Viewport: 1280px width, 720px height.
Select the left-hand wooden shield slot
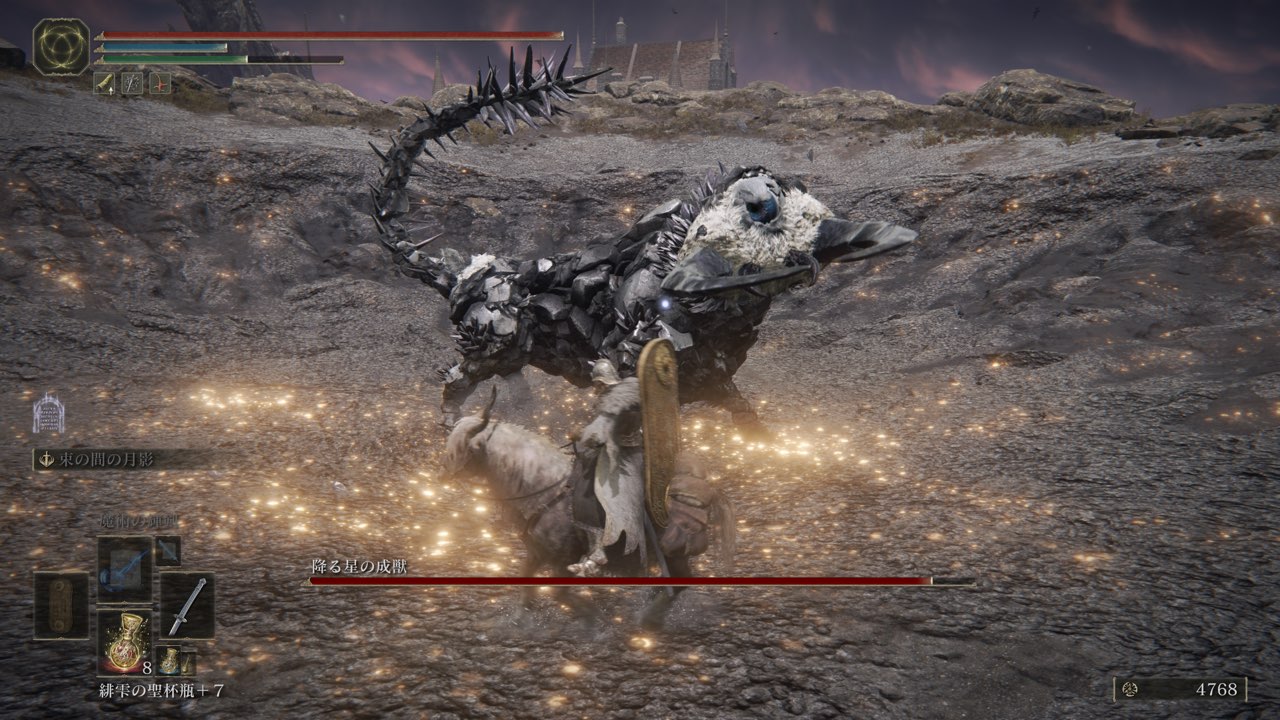tap(61, 605)
